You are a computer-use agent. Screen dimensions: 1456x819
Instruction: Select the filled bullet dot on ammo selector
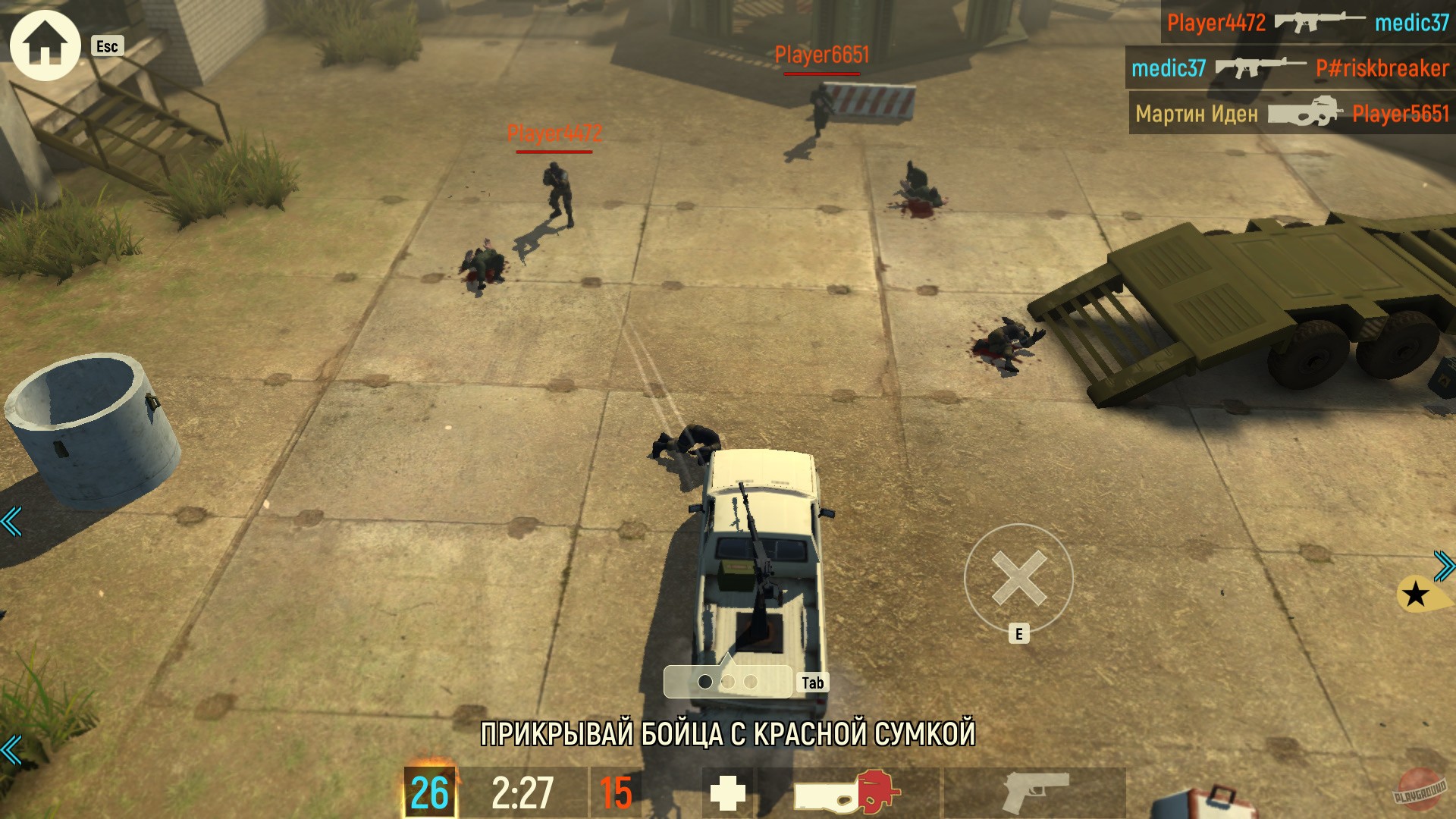(x=705, y=681)
